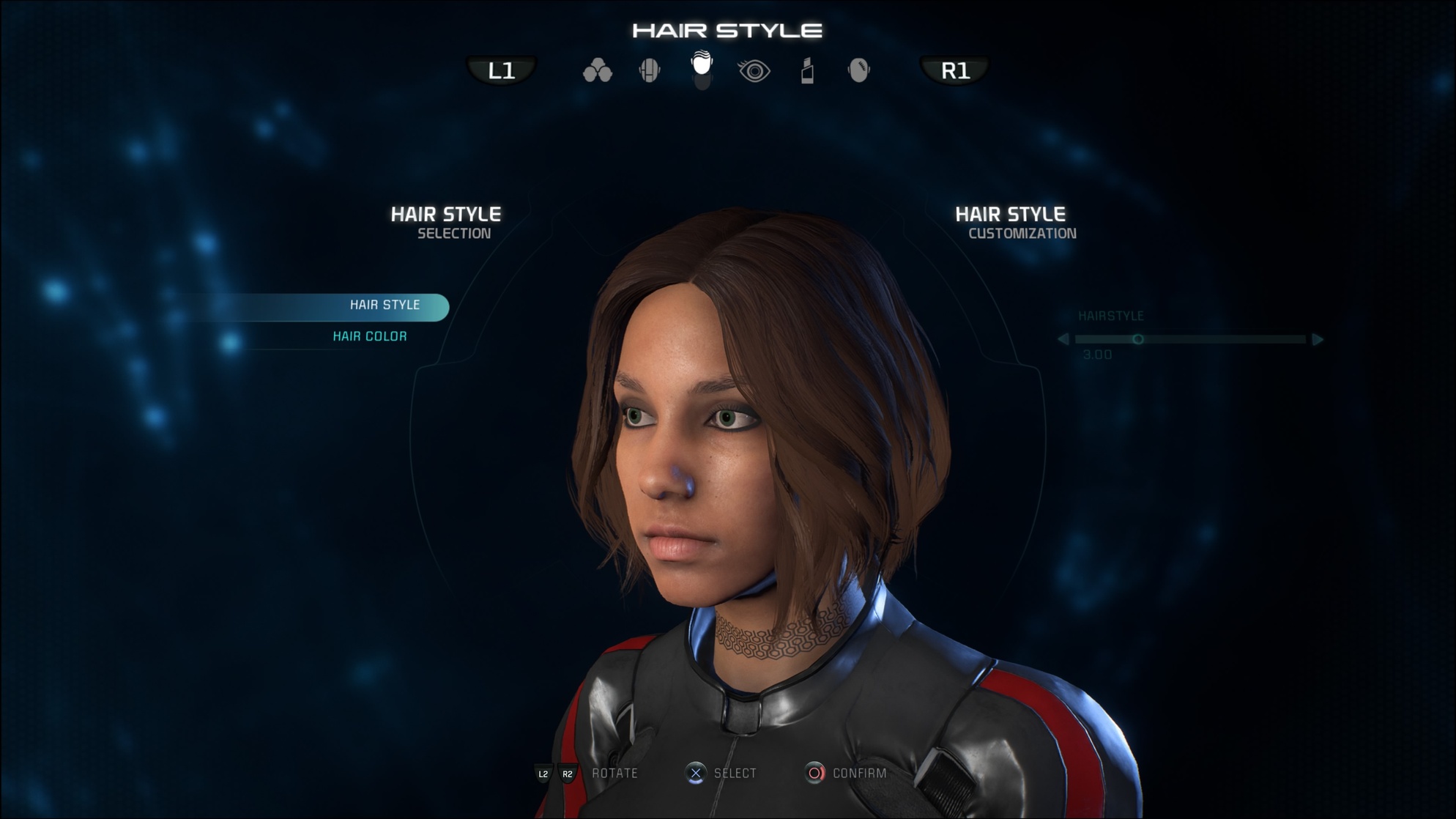Image resolution: width=1456 pixels, height=819 pixels.
Task: Open the Hair Color option
Action: pos(370,336)
